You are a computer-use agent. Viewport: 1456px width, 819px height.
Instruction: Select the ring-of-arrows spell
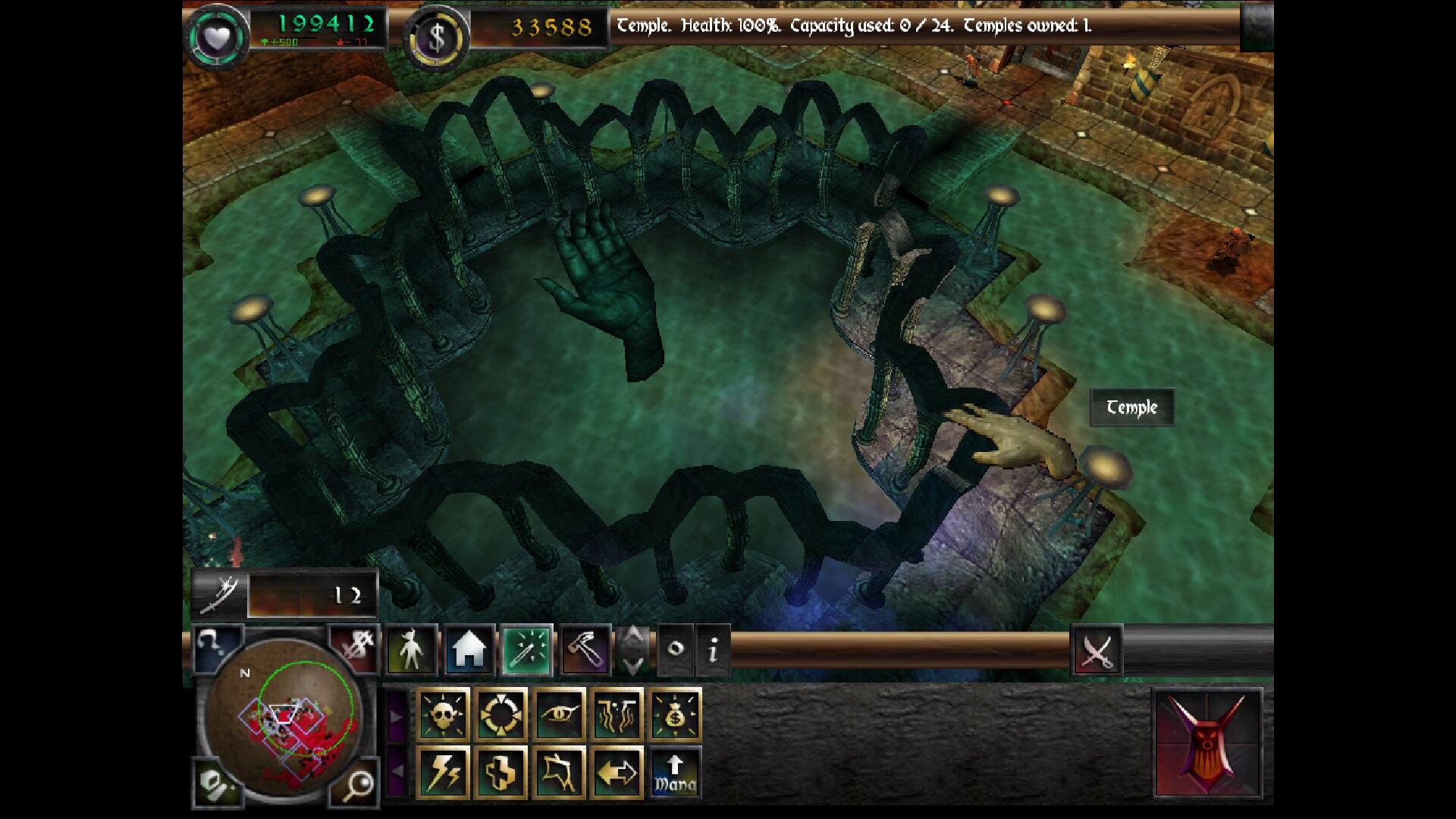501,714
